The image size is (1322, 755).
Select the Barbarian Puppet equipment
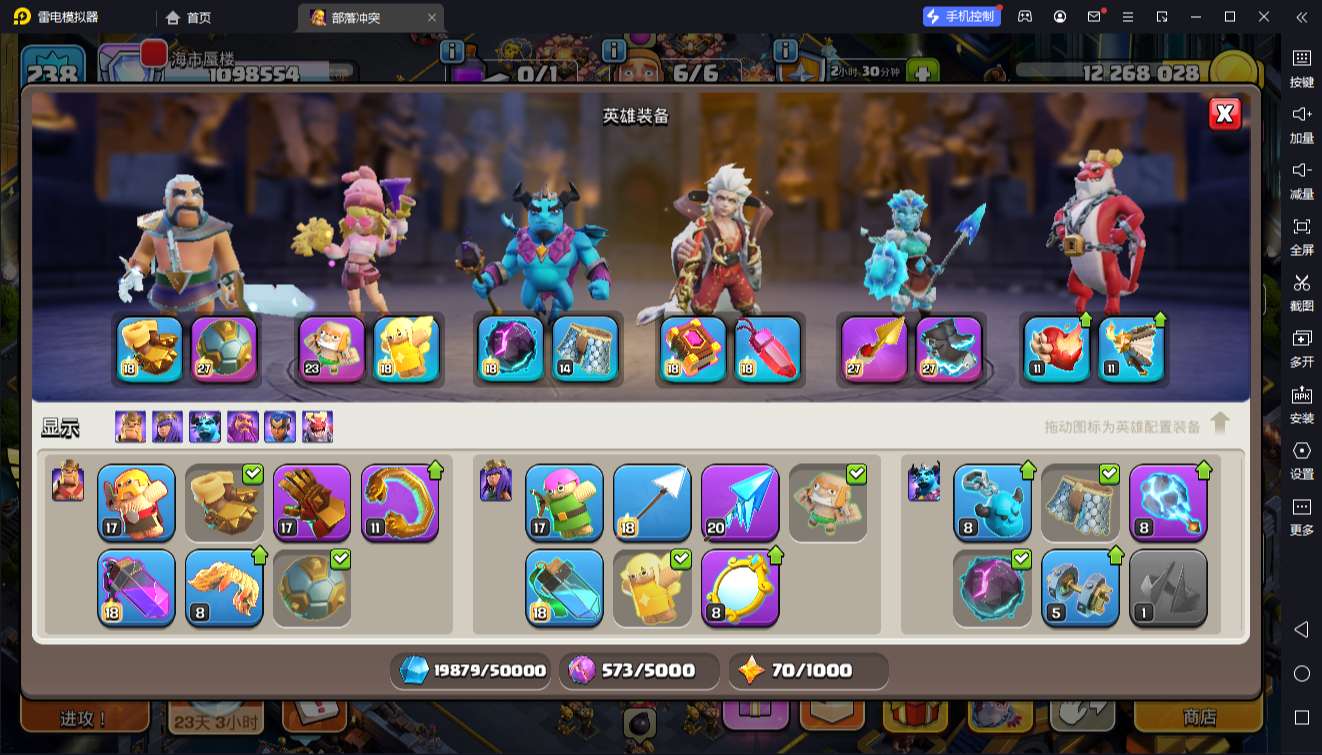[x=136, y=502]
